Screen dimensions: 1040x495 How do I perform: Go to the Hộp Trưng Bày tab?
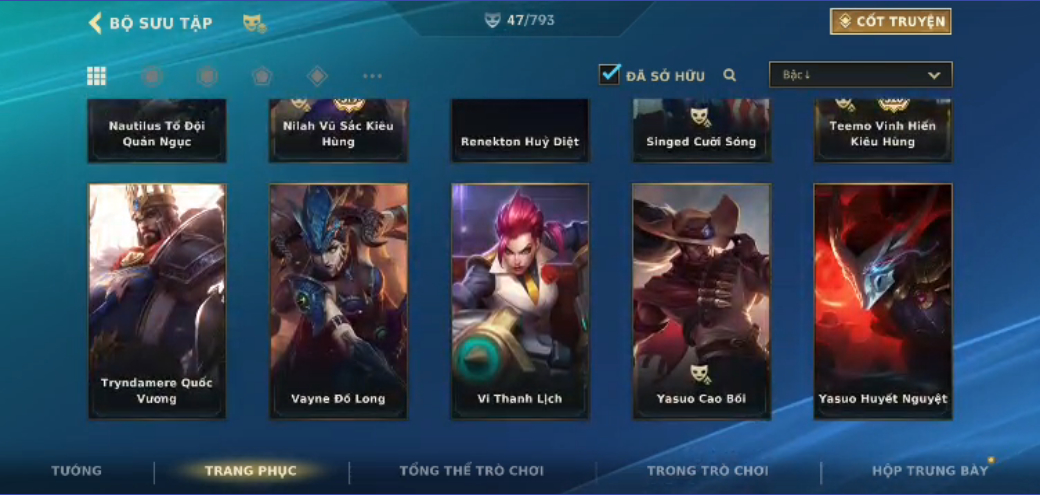(x=929, y=471)
